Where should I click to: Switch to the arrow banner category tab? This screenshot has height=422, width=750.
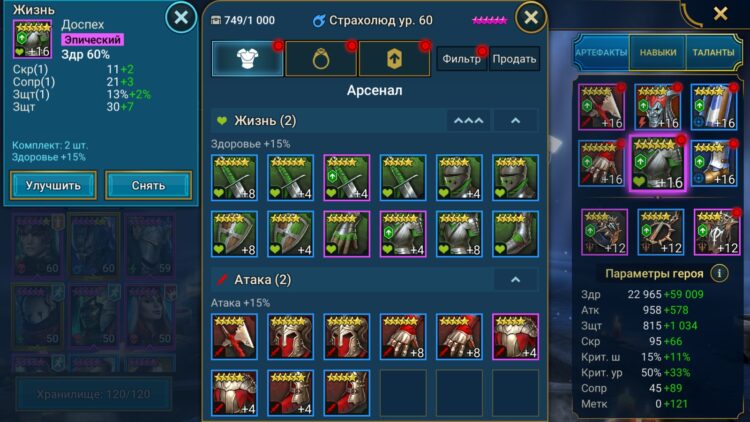pos(394,59)
